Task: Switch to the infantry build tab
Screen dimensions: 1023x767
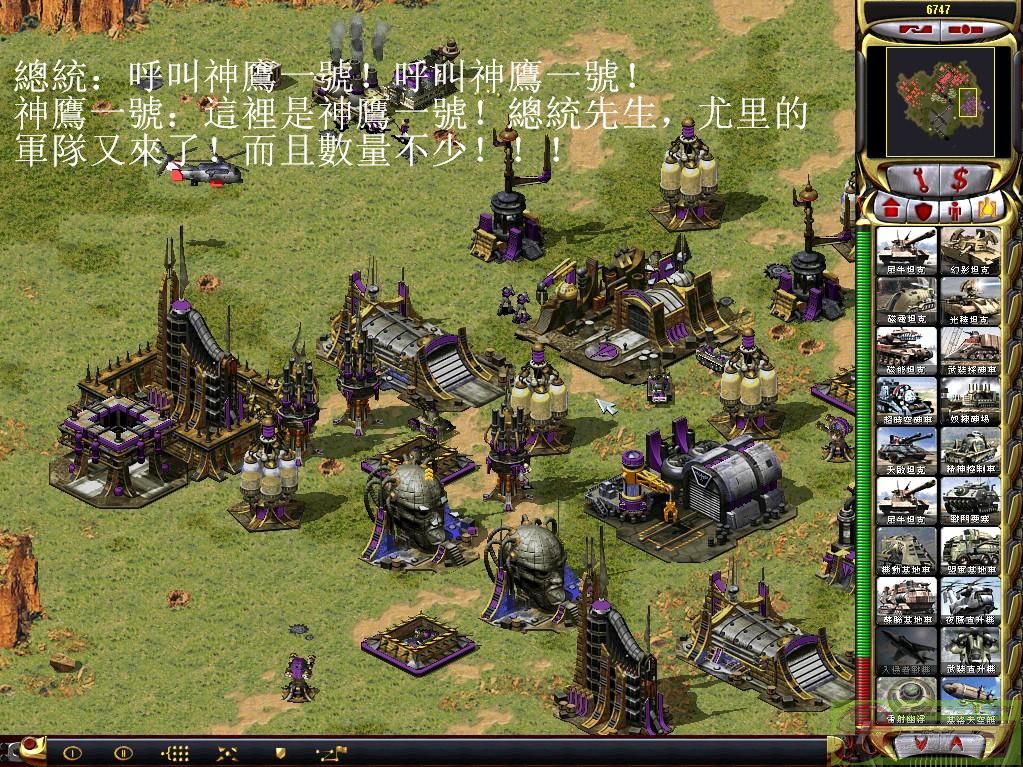Action: pos(953,210)
